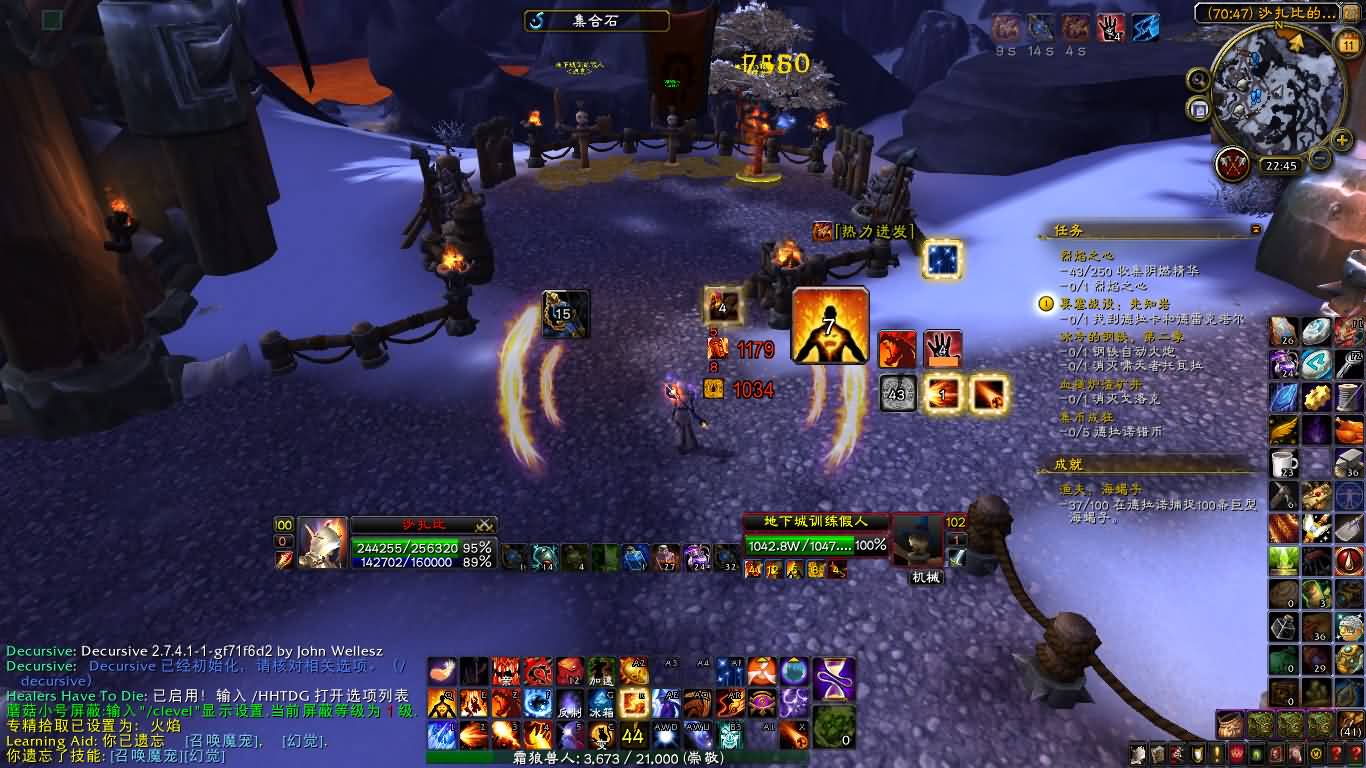
Task: Open the 集合石 button at top
Action: (x=596, y=20)
